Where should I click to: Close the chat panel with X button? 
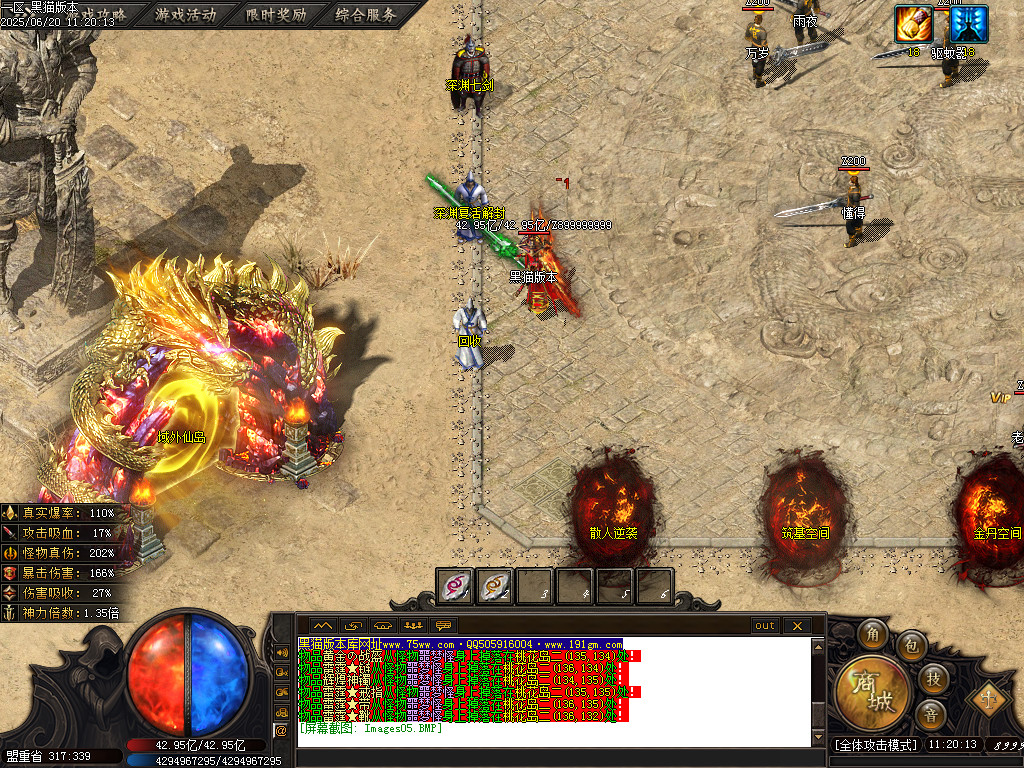point(797,626)
